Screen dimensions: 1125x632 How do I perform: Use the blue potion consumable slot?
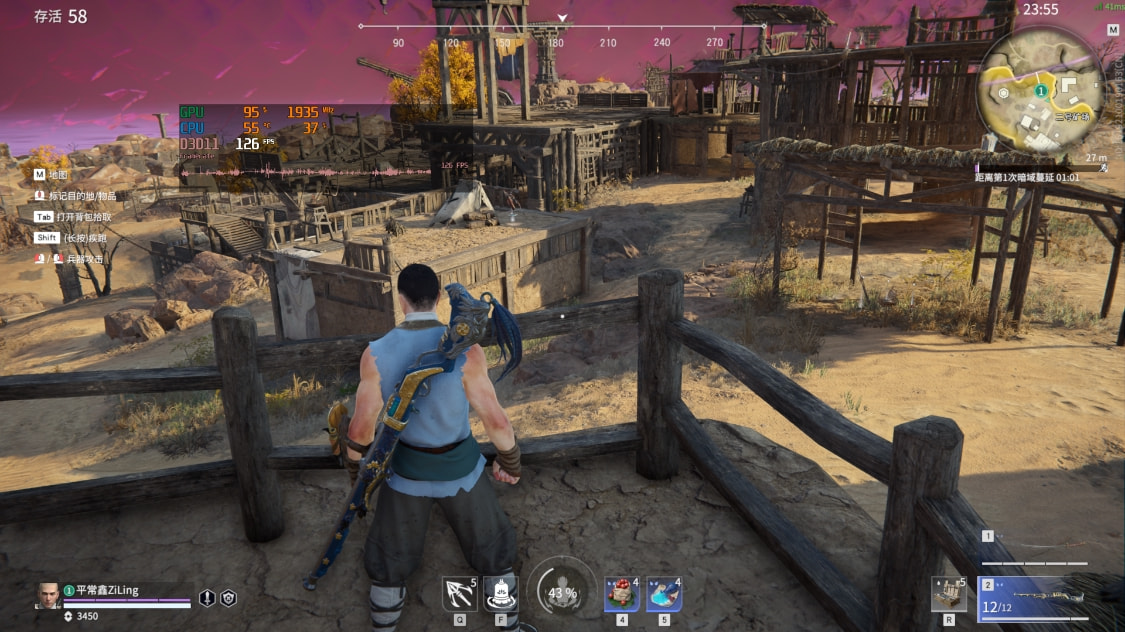664,595
